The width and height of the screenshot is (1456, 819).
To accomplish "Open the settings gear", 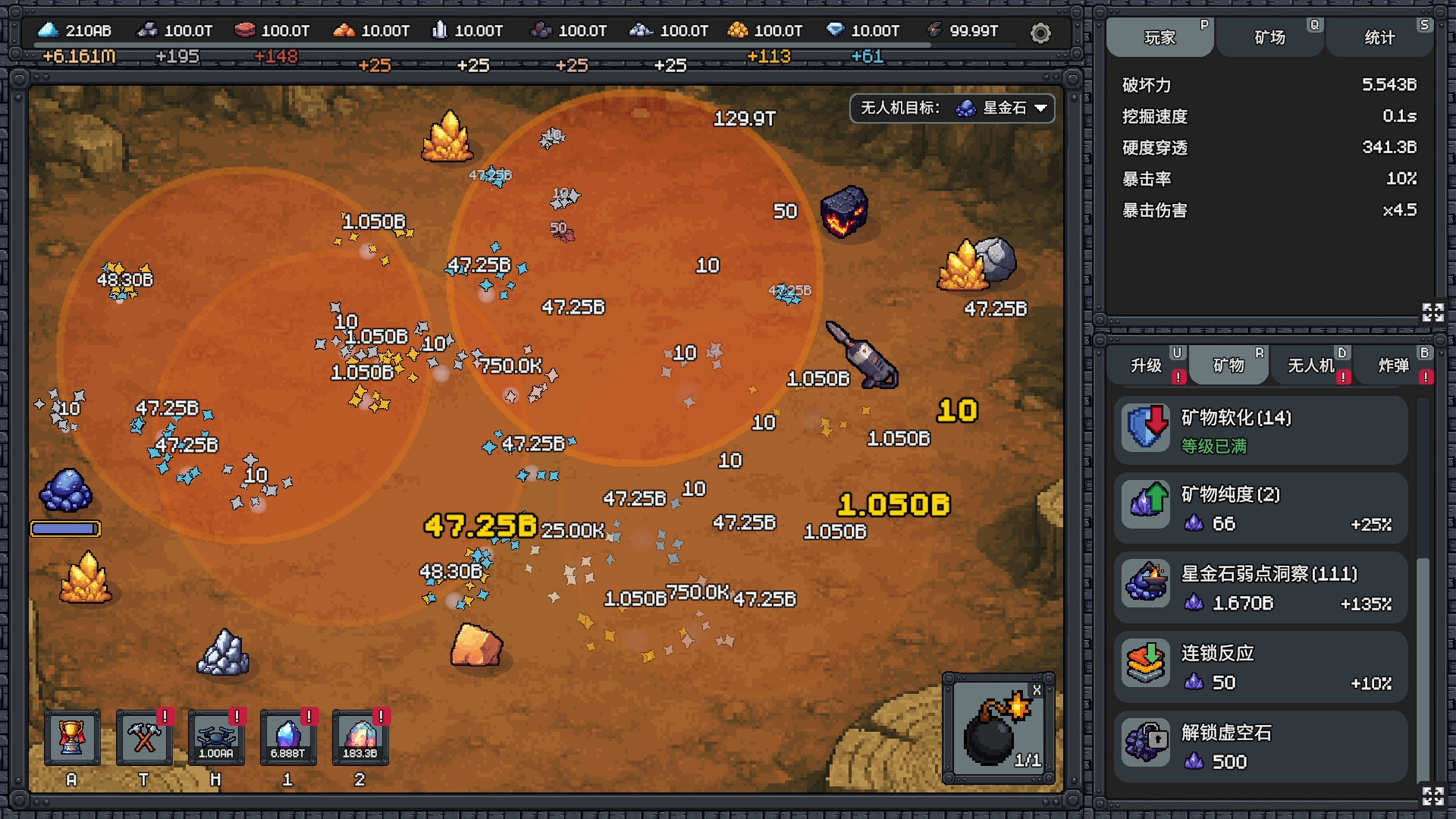I will [1040, 33].
